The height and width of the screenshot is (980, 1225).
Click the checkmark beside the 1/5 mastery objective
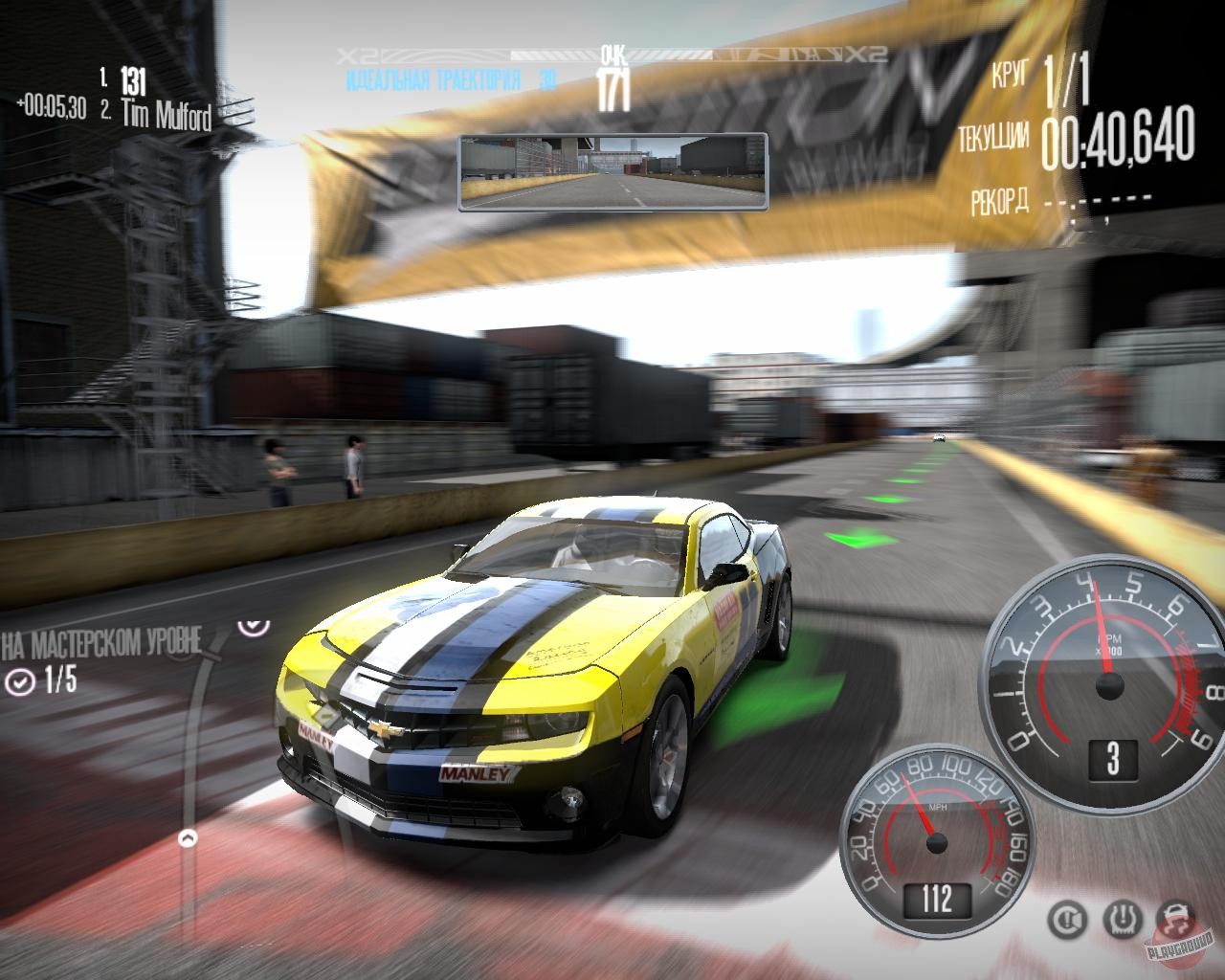tap(20, 681)
